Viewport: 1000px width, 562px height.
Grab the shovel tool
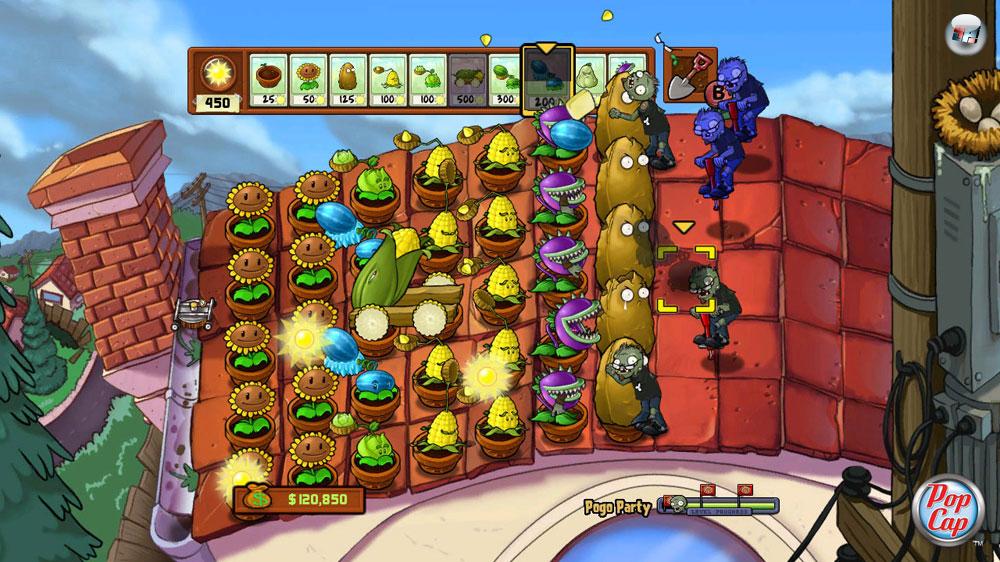tap(686, 75)
